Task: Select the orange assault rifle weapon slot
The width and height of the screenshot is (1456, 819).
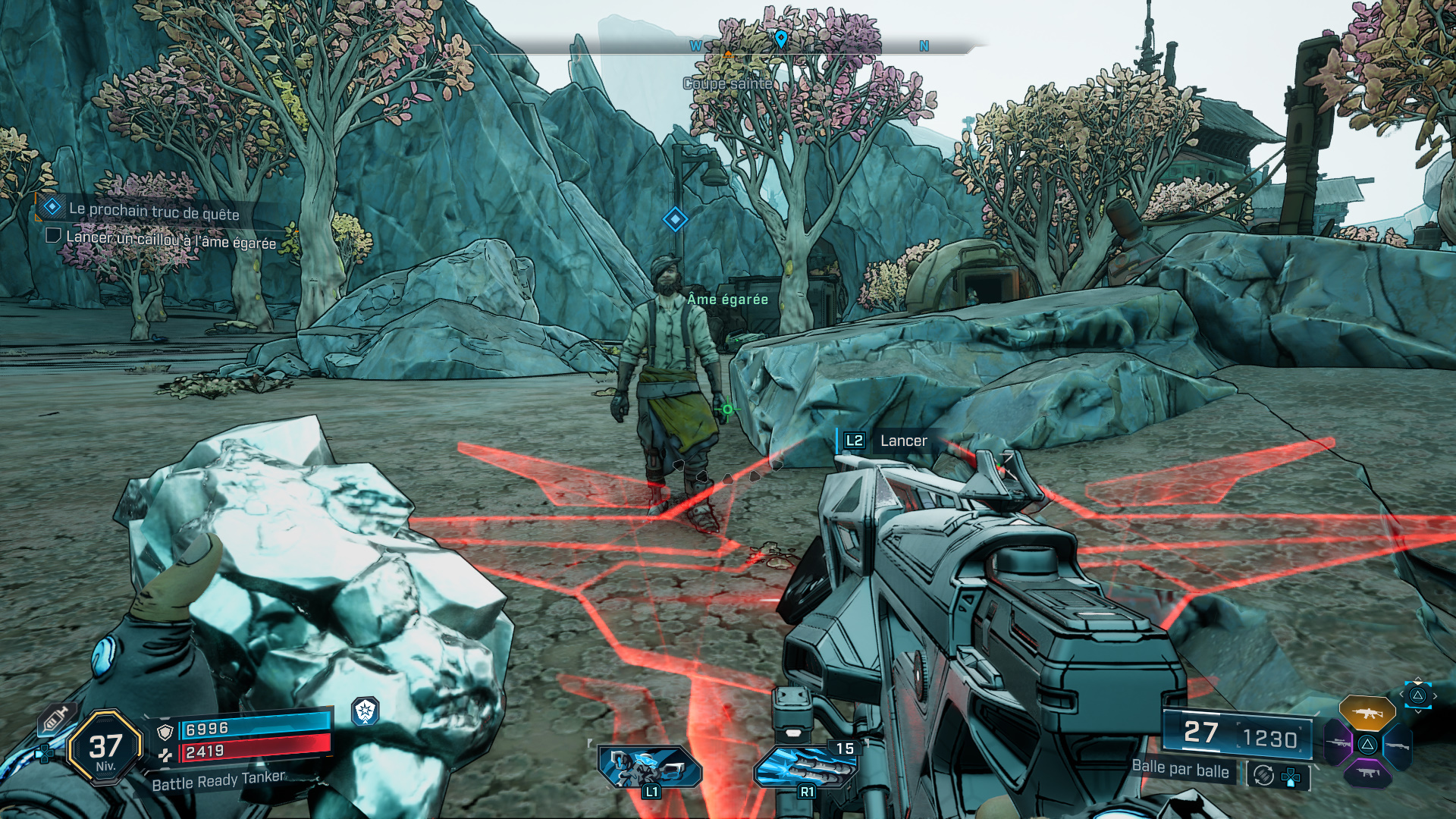Action: 1367,714
